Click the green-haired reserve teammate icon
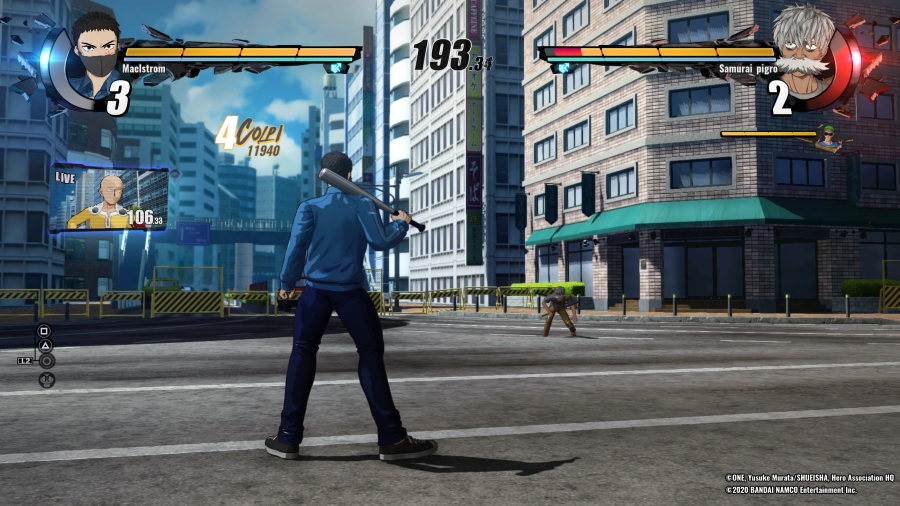 [x=827, y=137]
